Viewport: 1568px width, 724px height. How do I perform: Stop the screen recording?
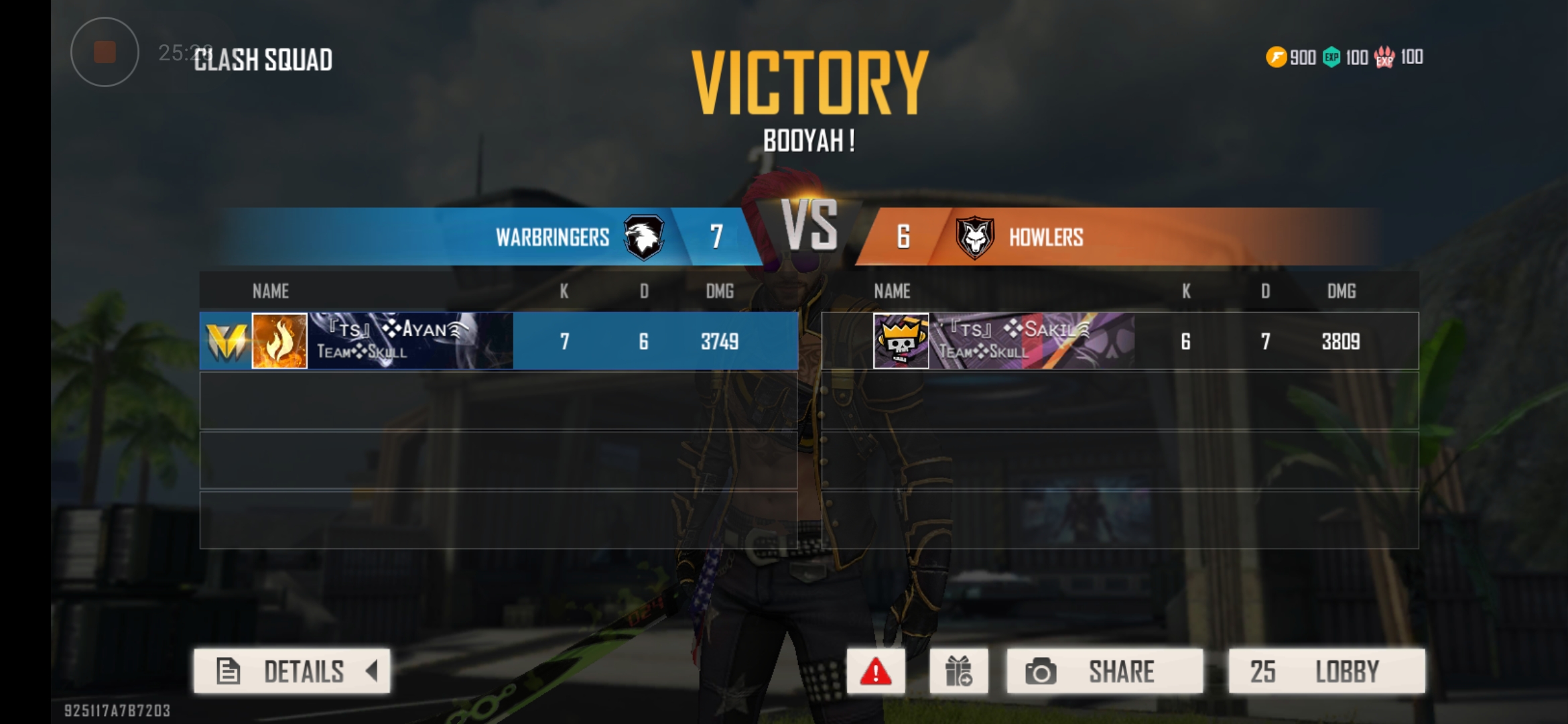[x=105, y=52]
